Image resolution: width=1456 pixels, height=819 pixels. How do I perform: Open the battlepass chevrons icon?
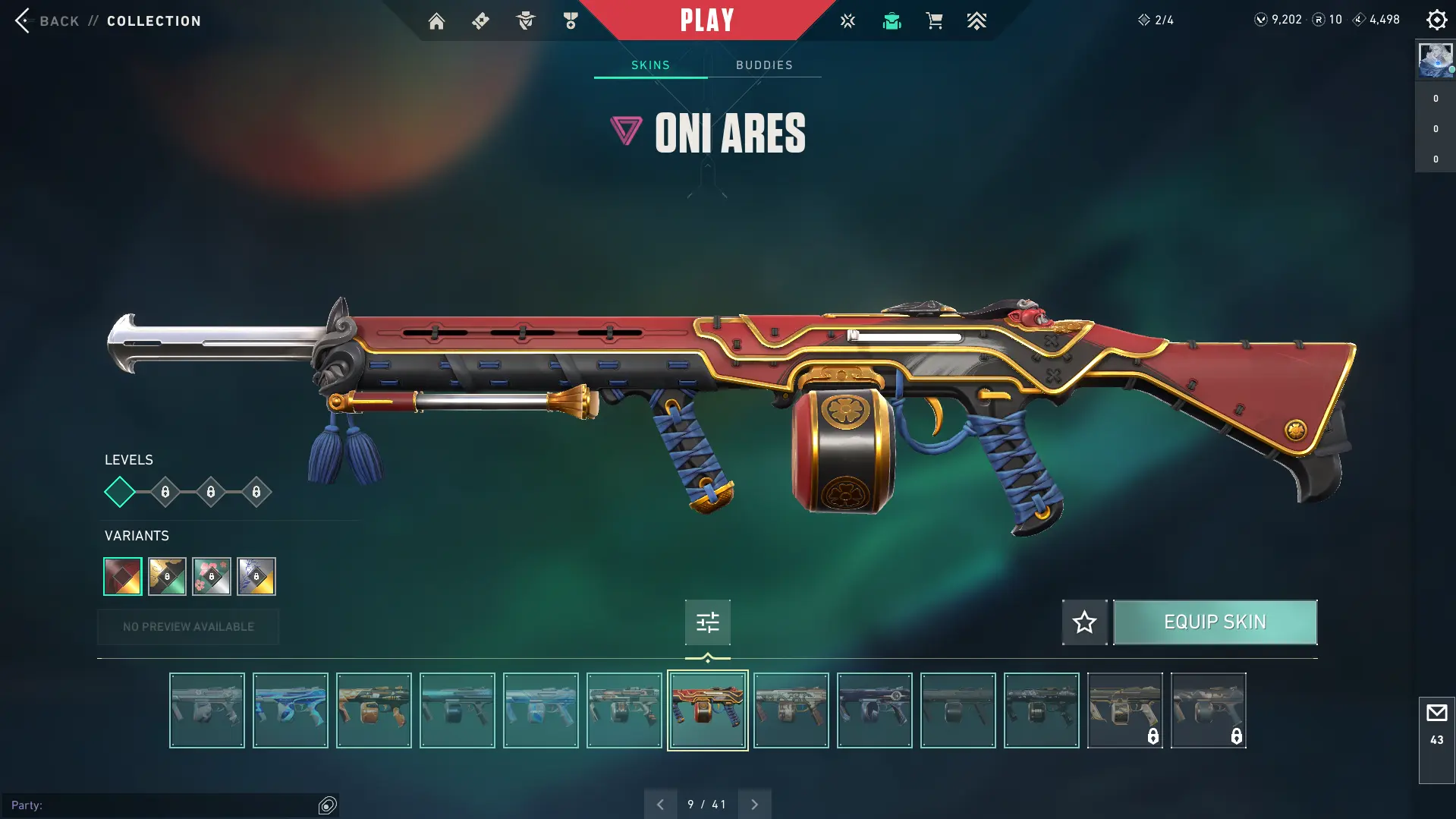coord(976,21)
